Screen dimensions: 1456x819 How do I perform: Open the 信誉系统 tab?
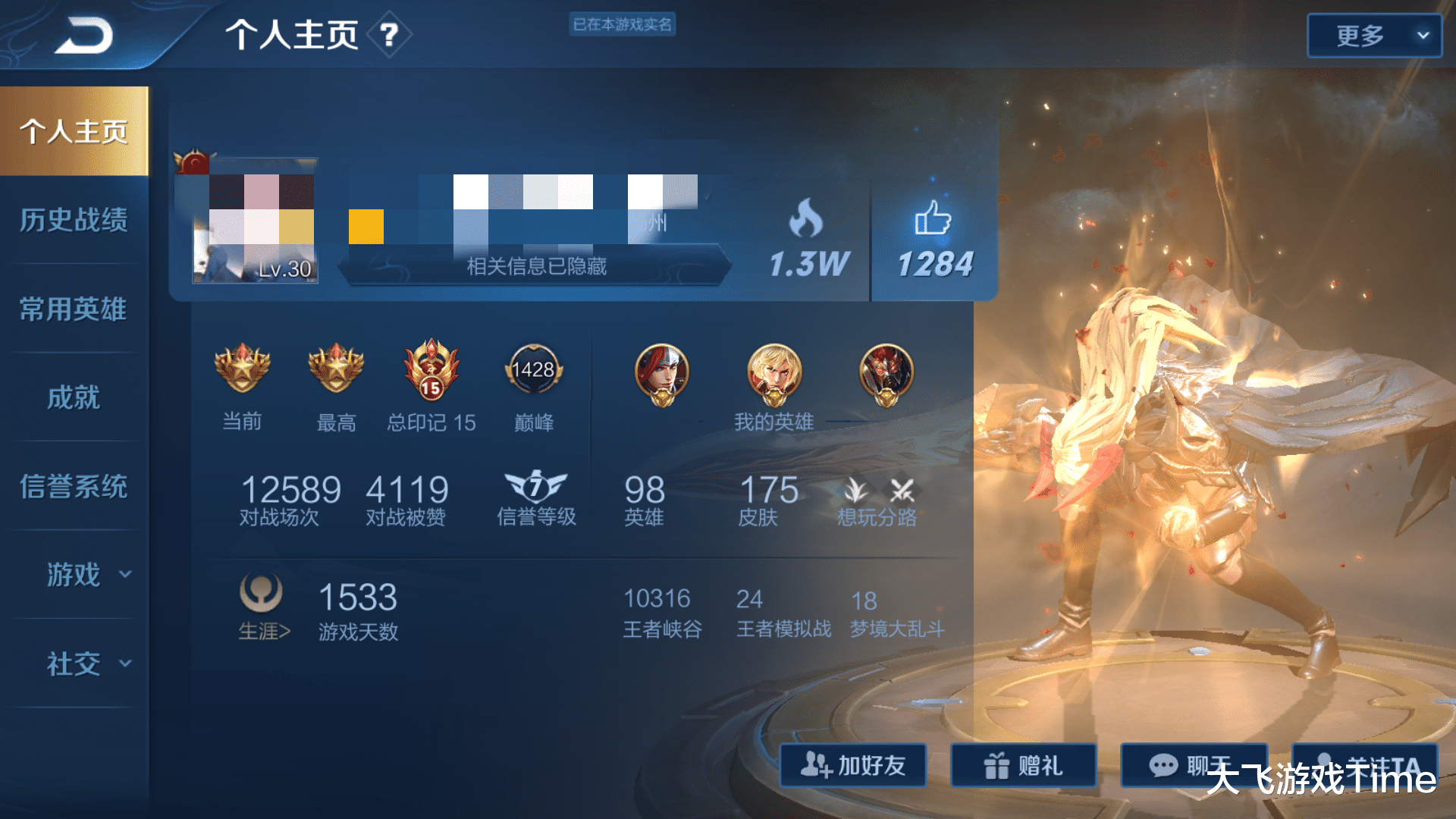(x=74, y=486)
